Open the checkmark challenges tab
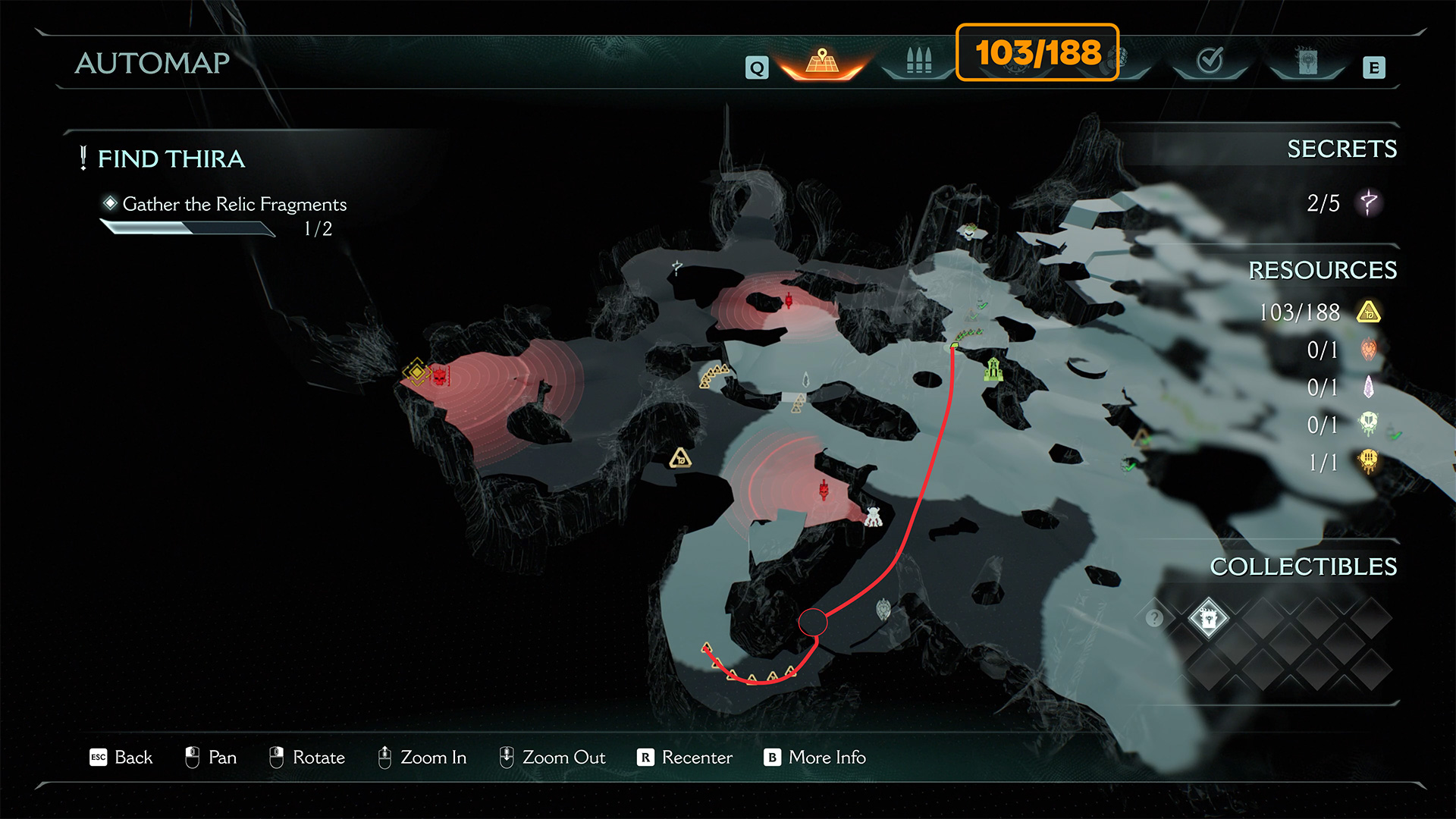Viewport: 1456px width, 819px height. tap(1210, 61)
